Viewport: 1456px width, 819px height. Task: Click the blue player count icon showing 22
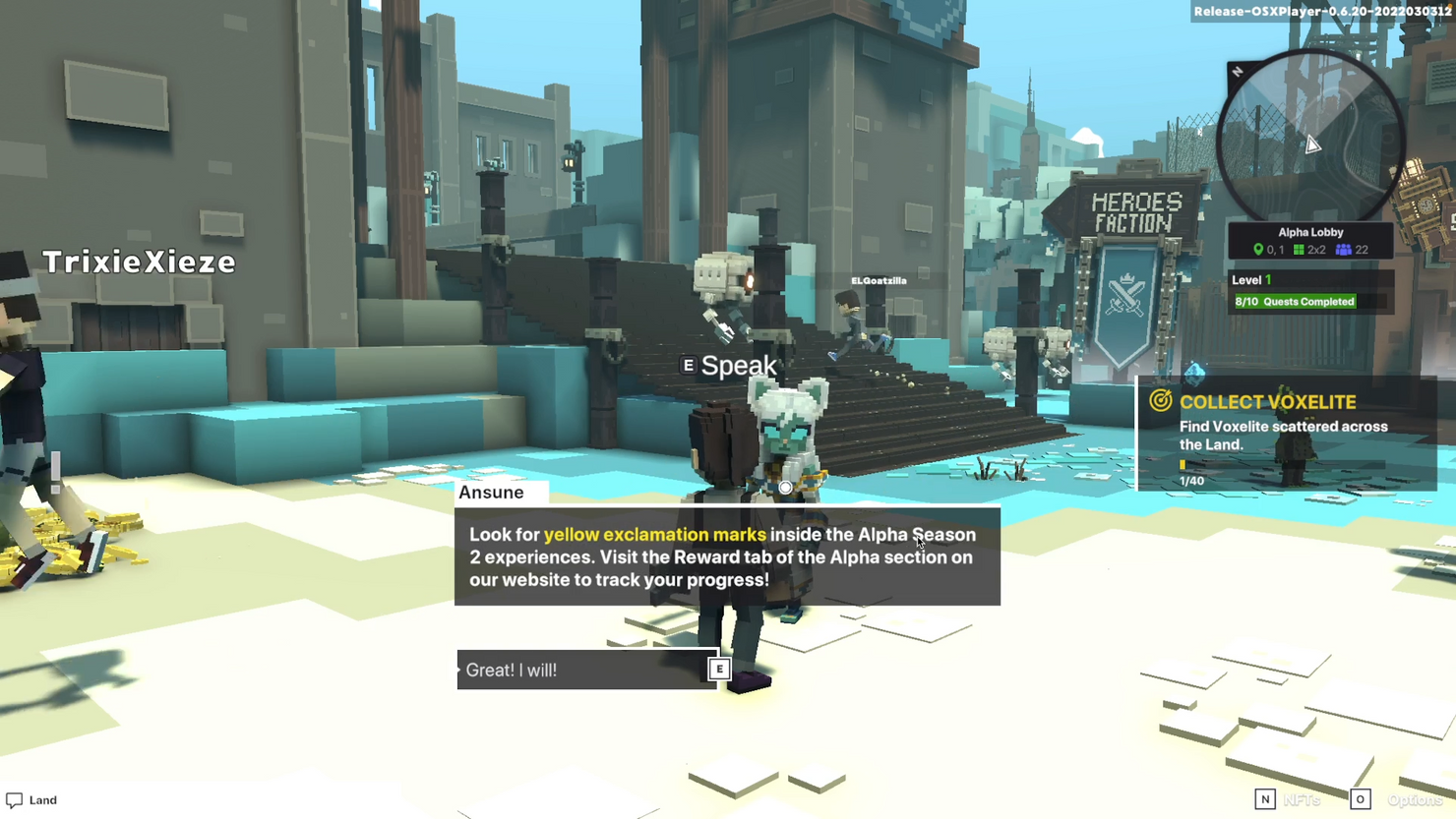pyautogui.click(x=1343, y=249)
